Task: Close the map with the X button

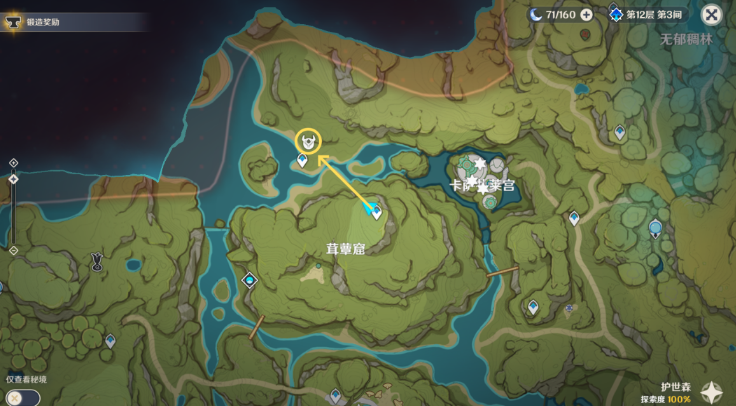Action: [x=711, y=14]
